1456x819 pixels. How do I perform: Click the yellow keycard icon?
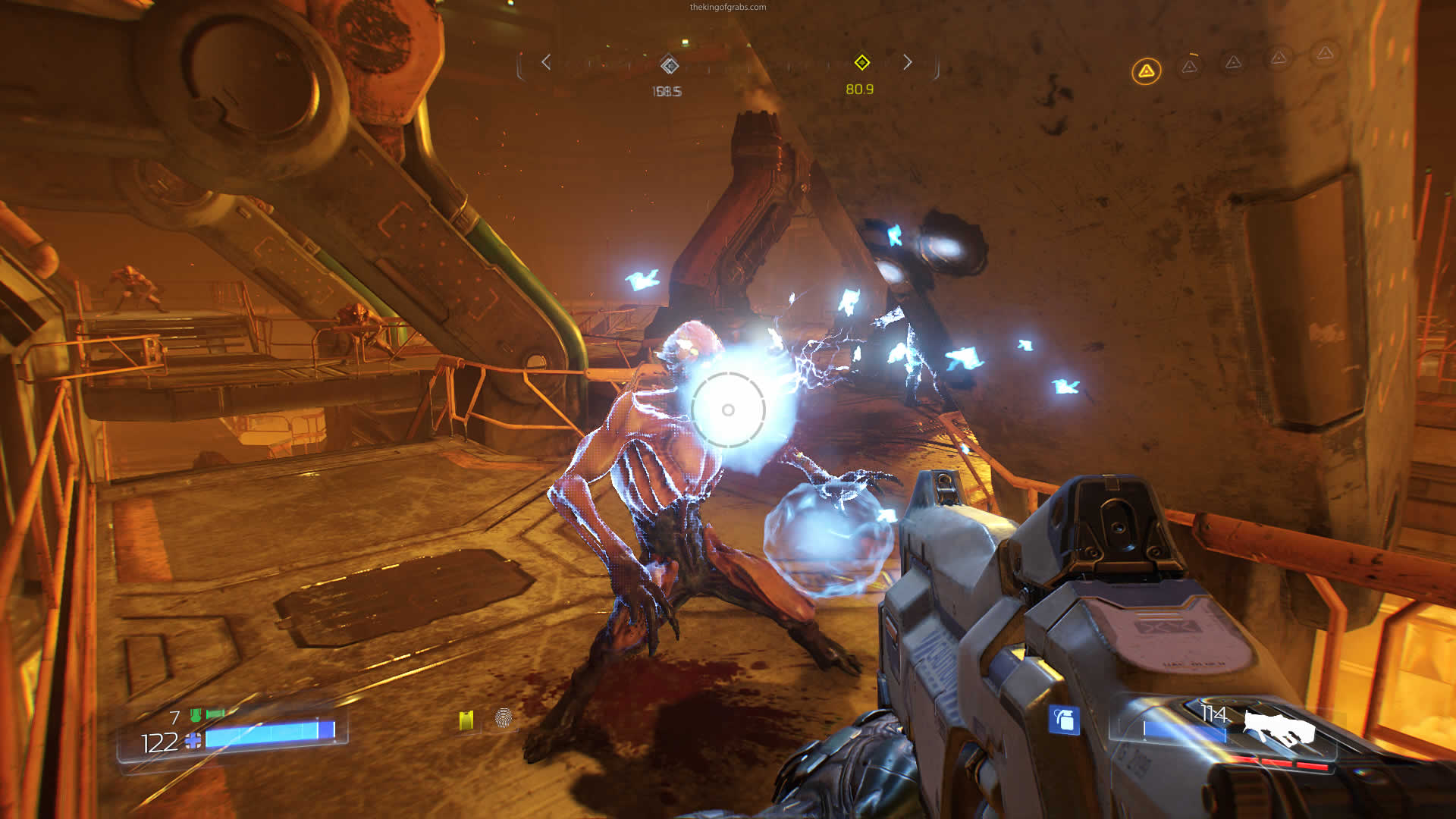point(466,719)
